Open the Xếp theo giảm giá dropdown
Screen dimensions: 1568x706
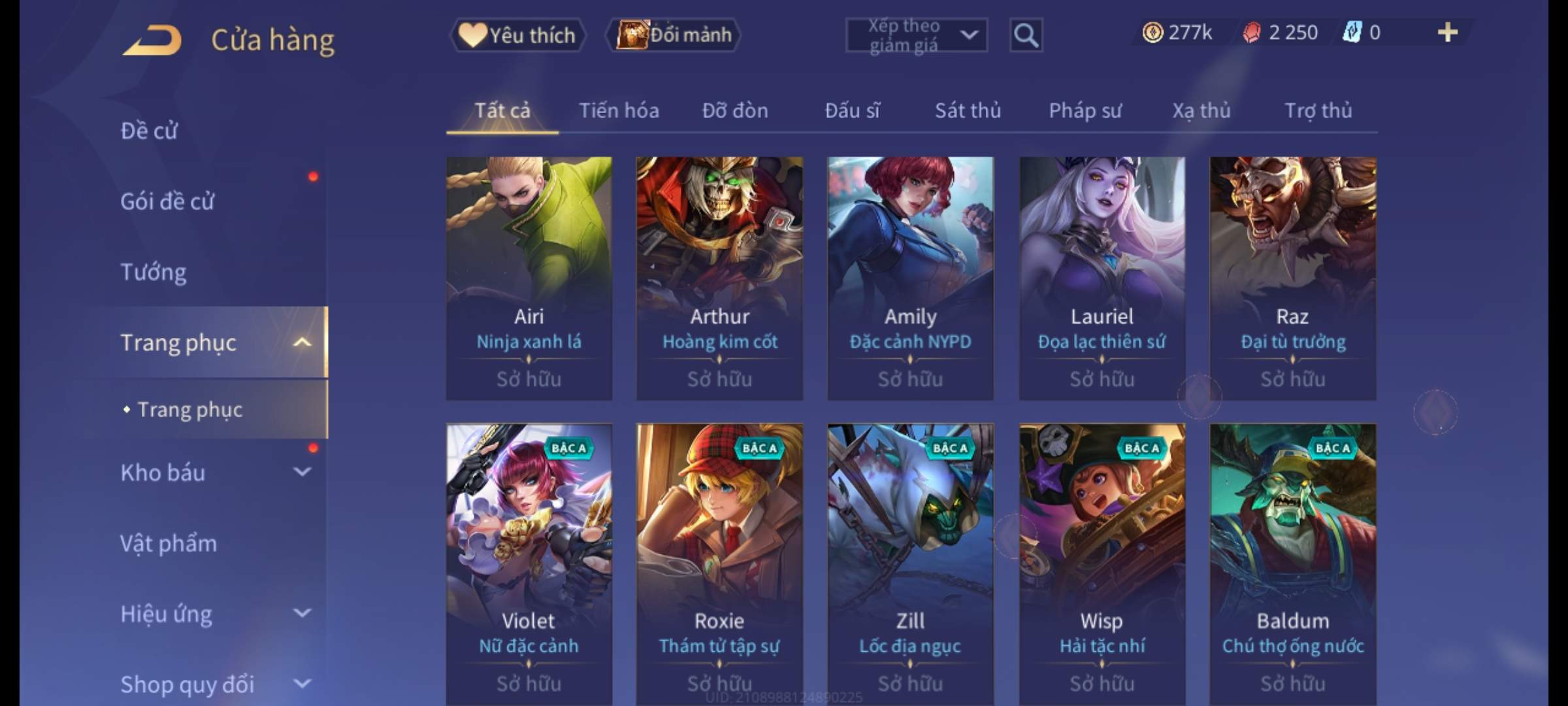click(x=916, y=35)
